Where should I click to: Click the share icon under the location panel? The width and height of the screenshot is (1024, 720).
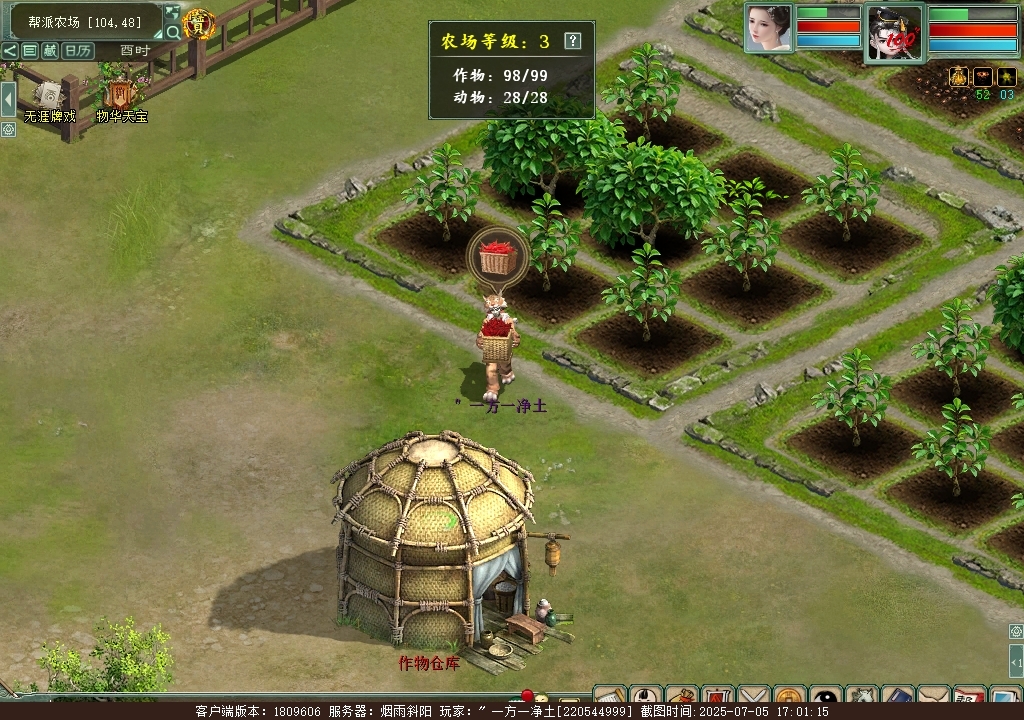pyautogui.click(x=10, y=51)
